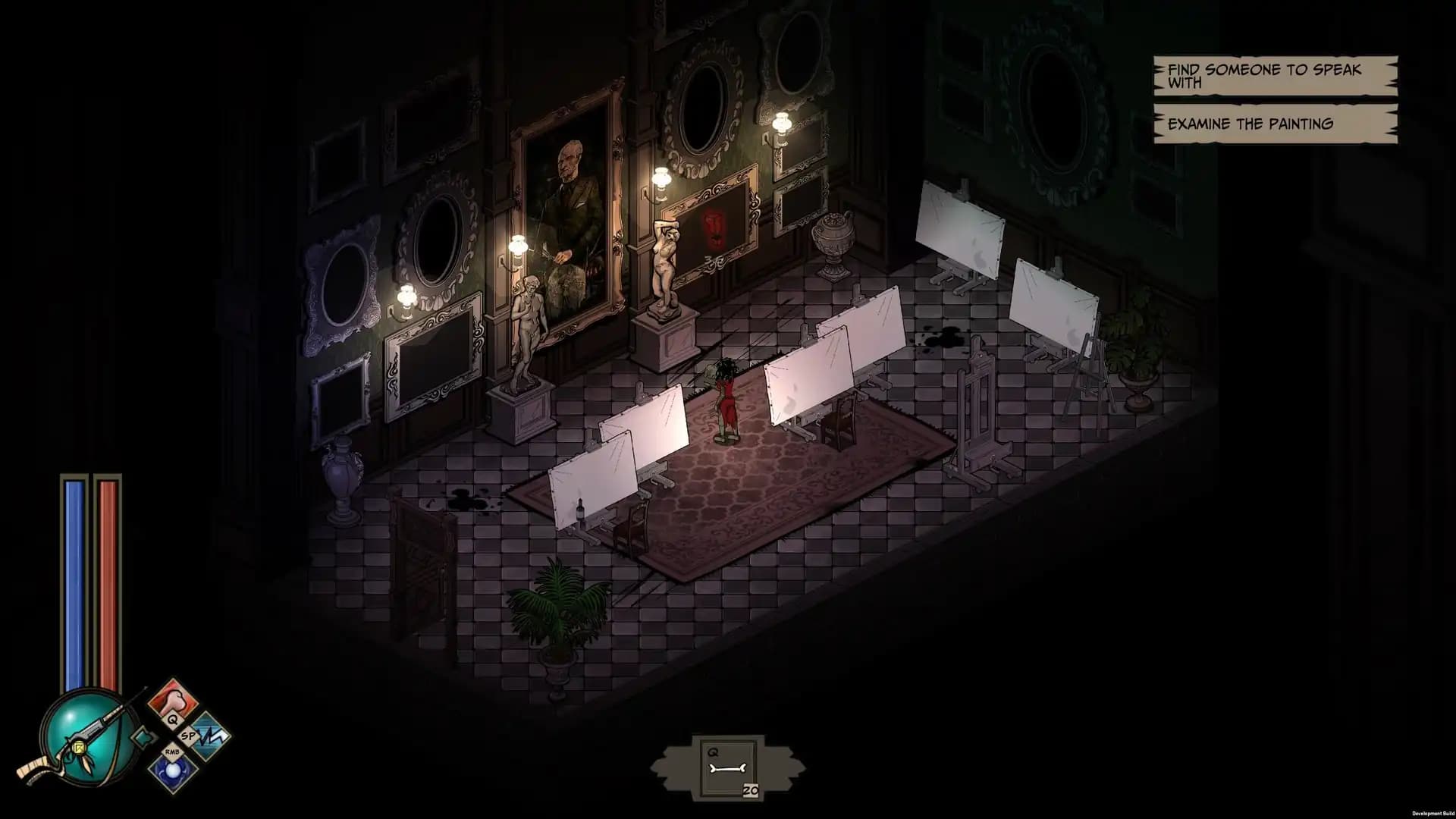Image resolution: width=1456 pixels, height=819 pixels.
Task: Select the 'Find someone to speak with' objective
Action: coord(1272,77)
